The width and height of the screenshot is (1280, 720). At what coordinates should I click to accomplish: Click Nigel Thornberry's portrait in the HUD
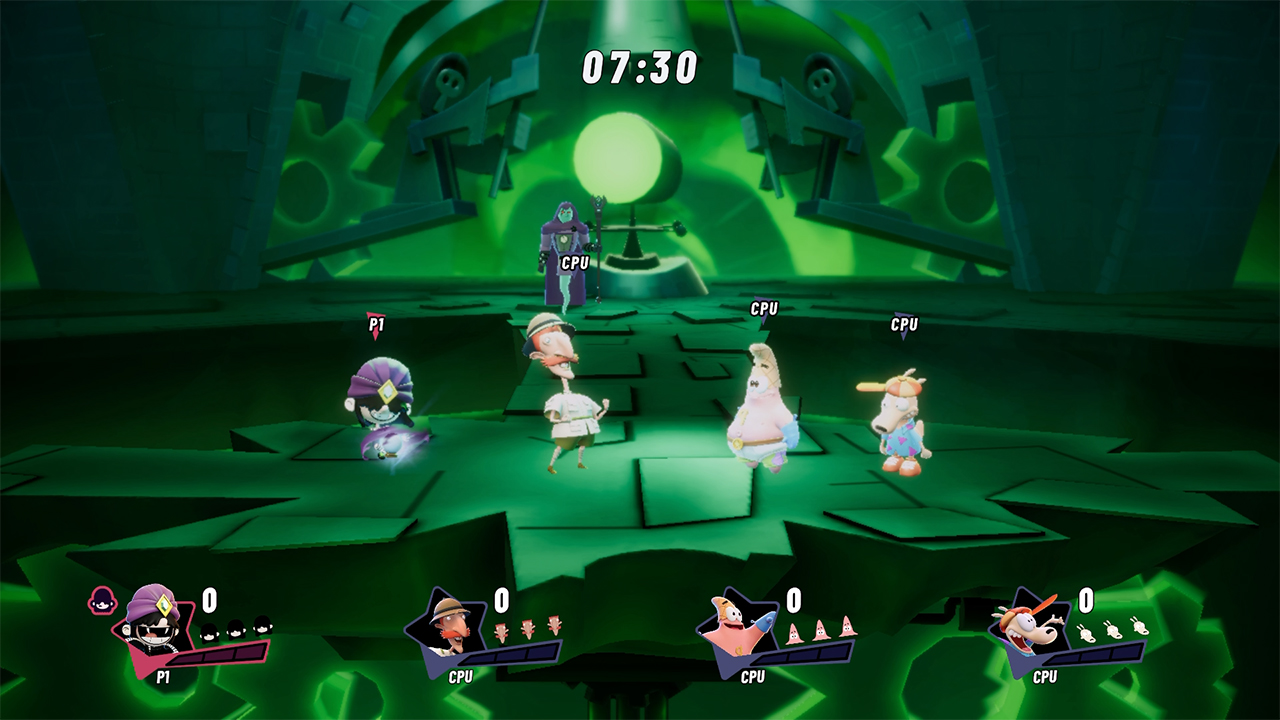(x=446, y=626)
